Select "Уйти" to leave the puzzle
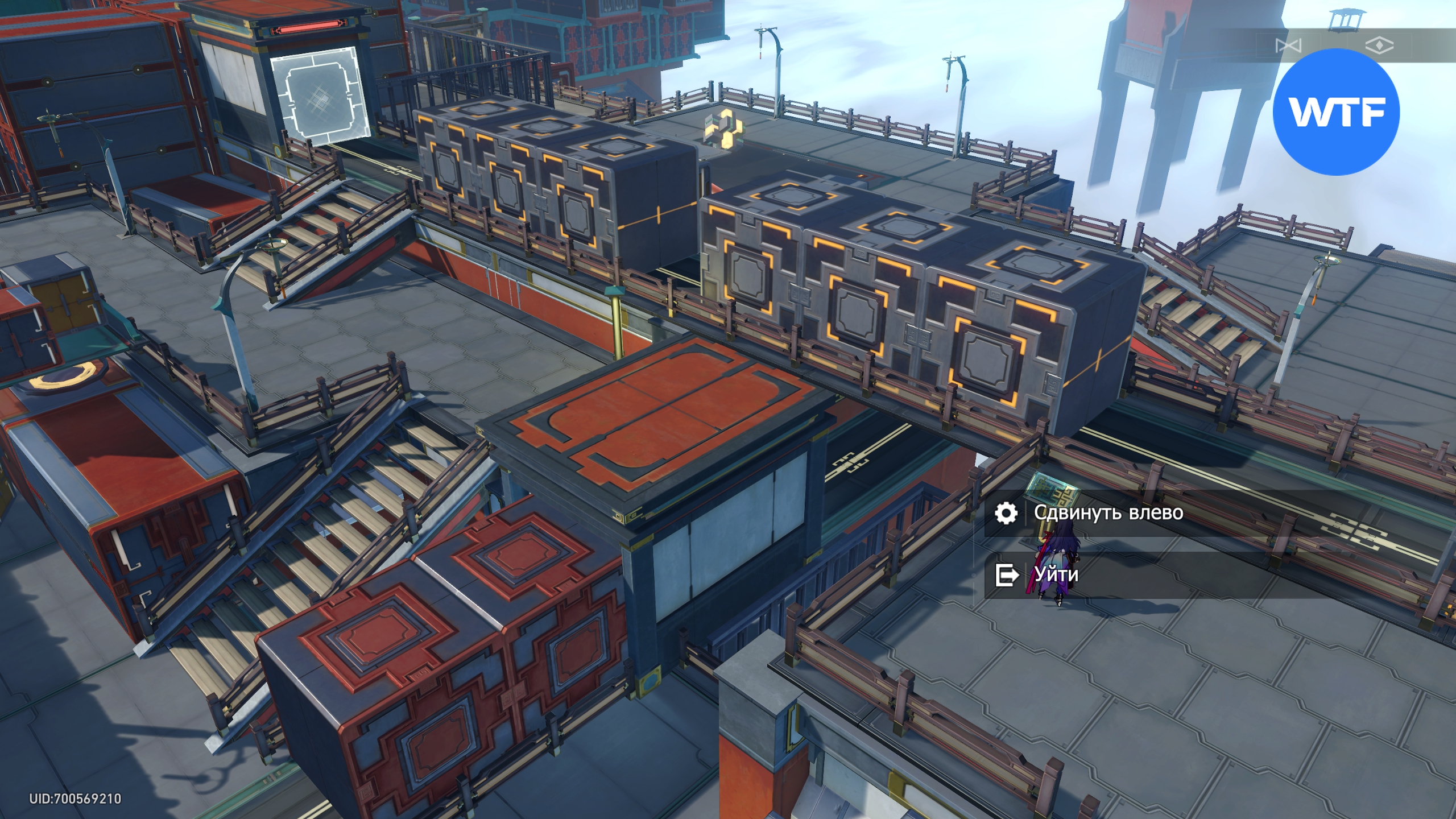Viewport: 1456px width, 819px height. click(1056, 574)
